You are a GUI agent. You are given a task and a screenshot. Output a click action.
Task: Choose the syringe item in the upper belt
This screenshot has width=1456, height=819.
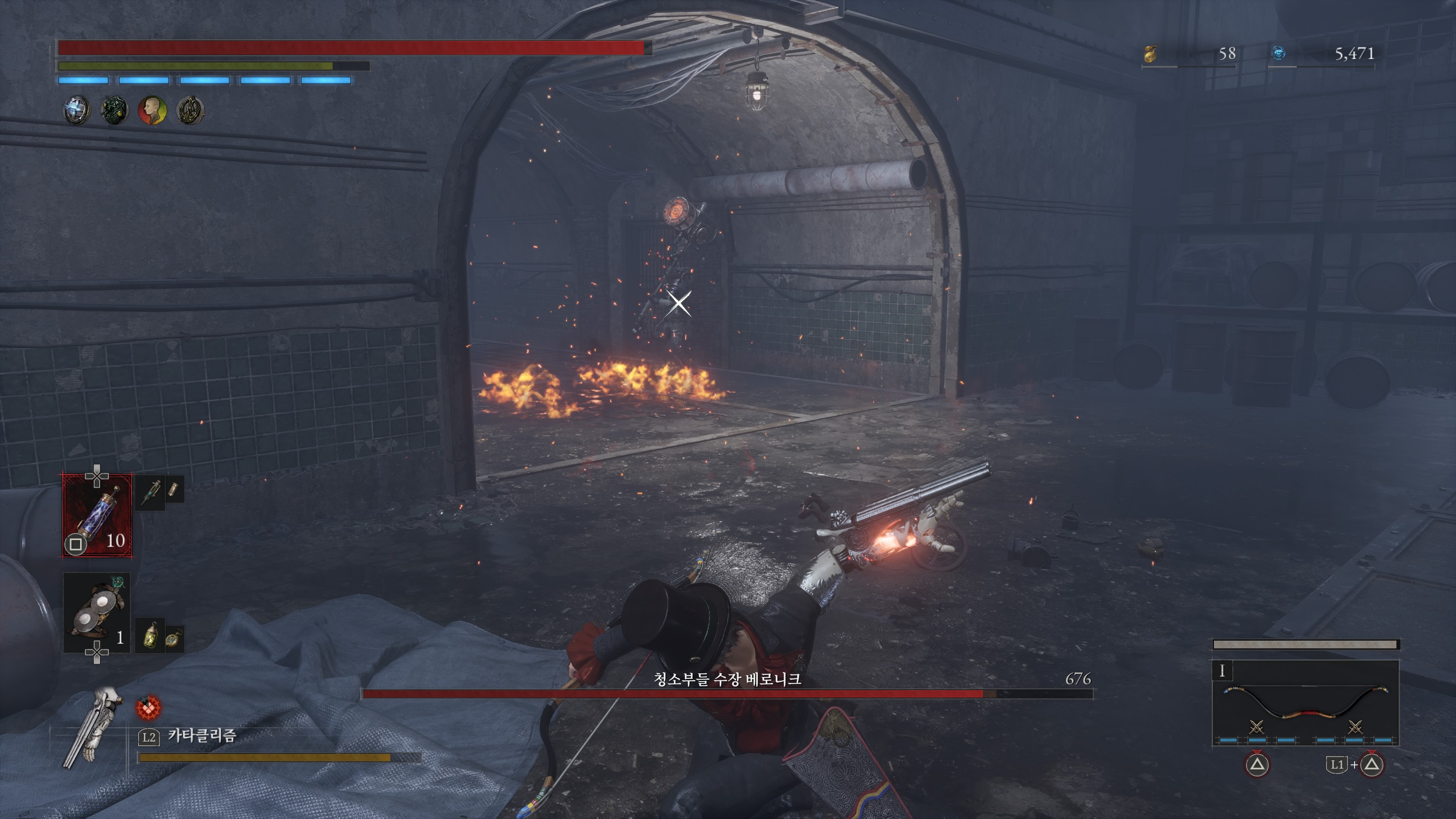[151, 492]
